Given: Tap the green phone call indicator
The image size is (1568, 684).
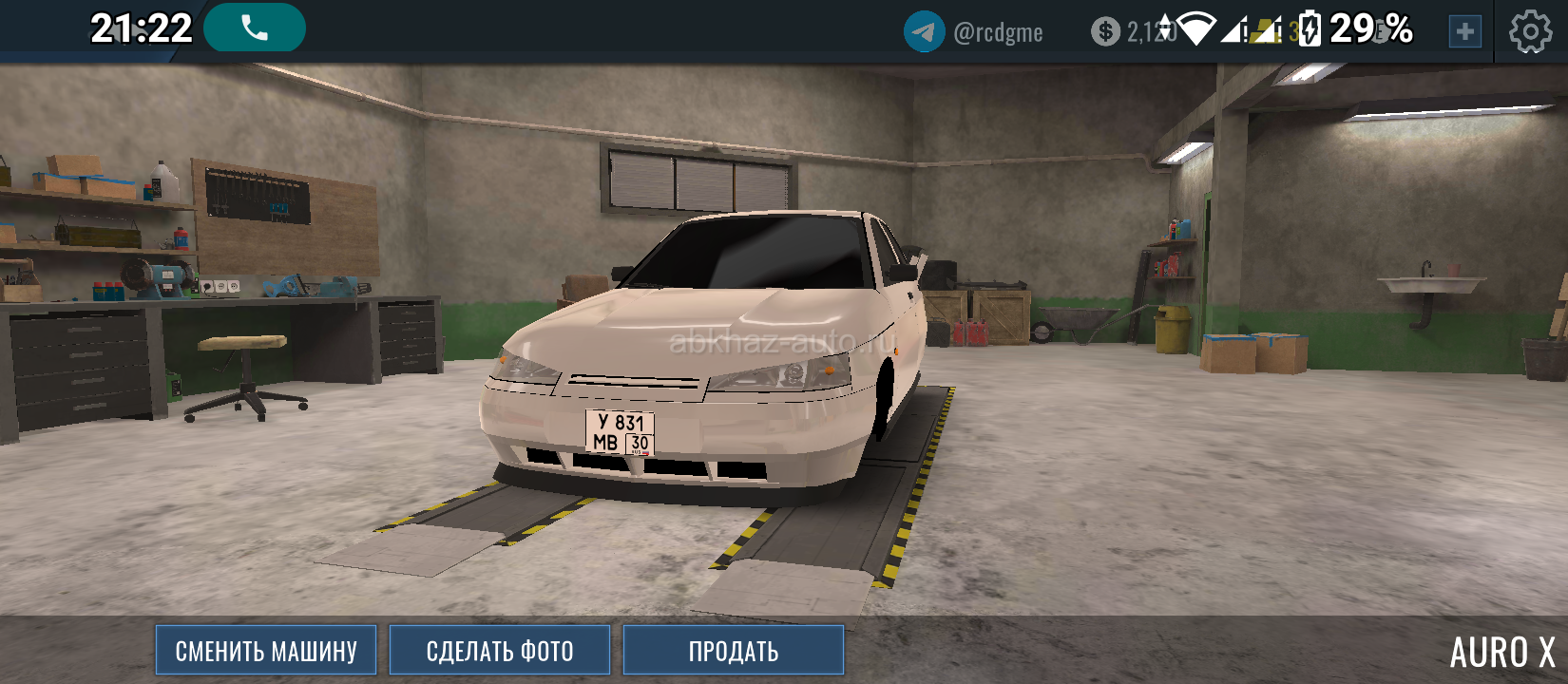Looking at the screenshot, I should point(255,28).
